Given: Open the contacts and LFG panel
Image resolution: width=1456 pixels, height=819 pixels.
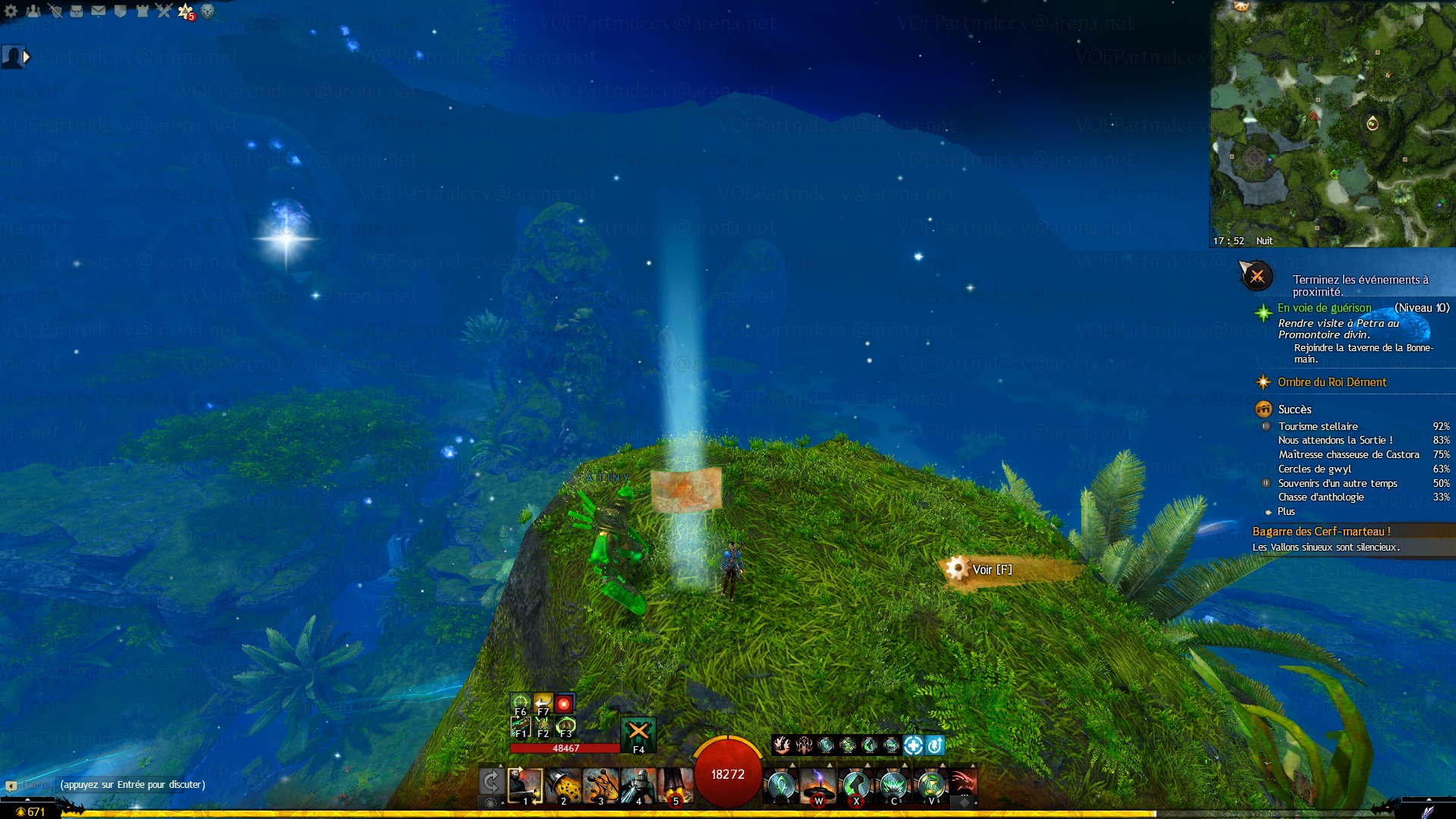Looking at the screenshot, I should coord(33,11).
